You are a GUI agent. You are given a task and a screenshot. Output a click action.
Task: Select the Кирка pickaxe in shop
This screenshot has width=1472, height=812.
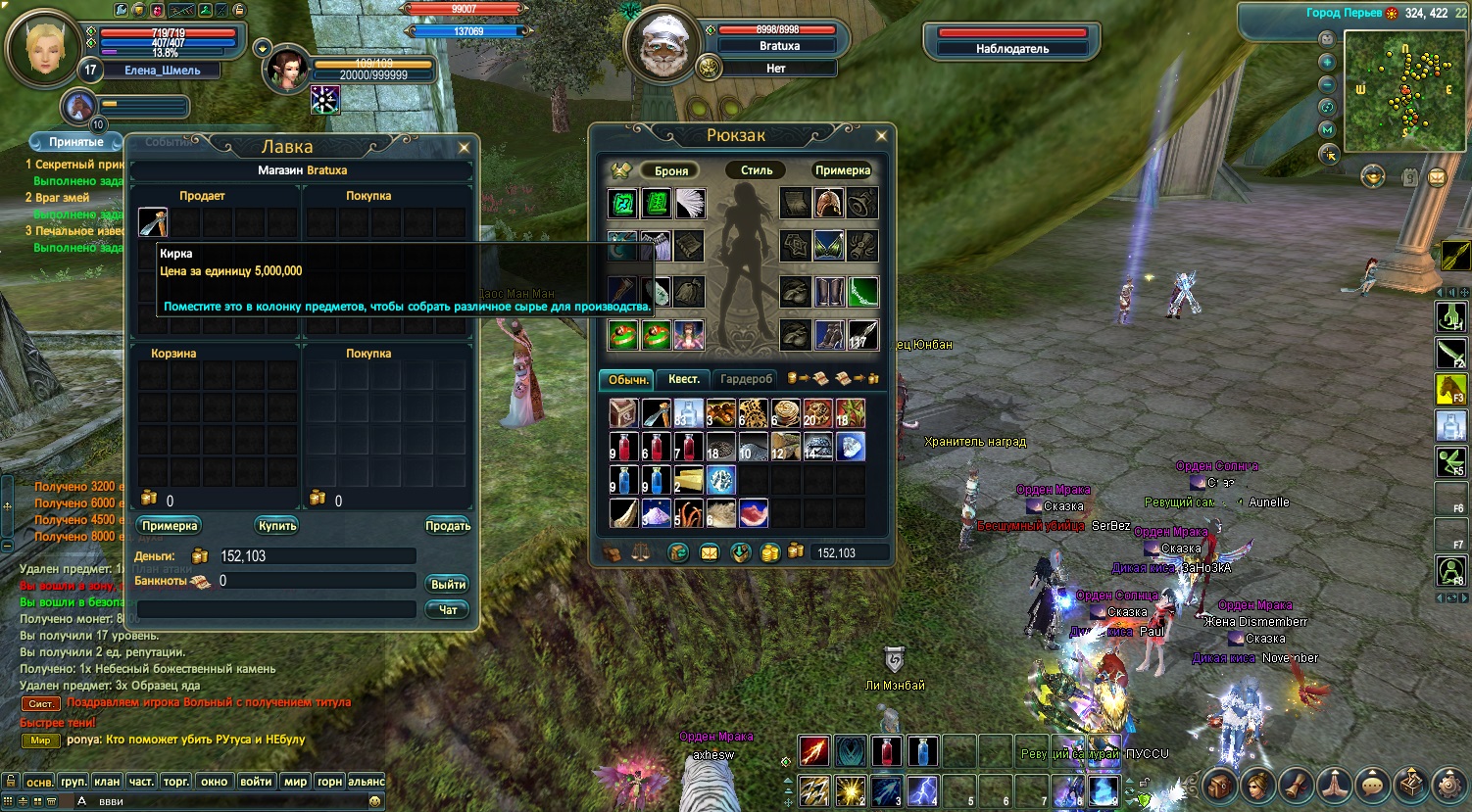click(x=153, y=222)
